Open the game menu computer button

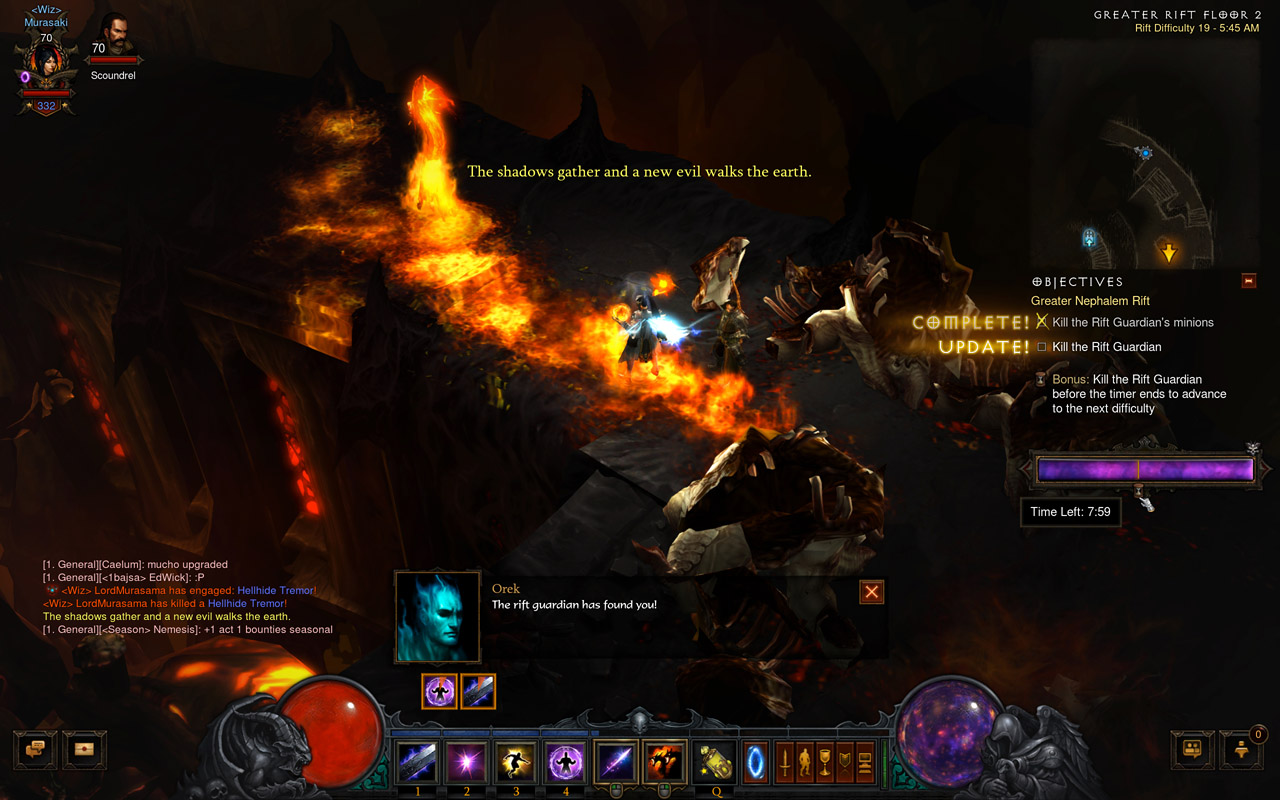(865, 762)
